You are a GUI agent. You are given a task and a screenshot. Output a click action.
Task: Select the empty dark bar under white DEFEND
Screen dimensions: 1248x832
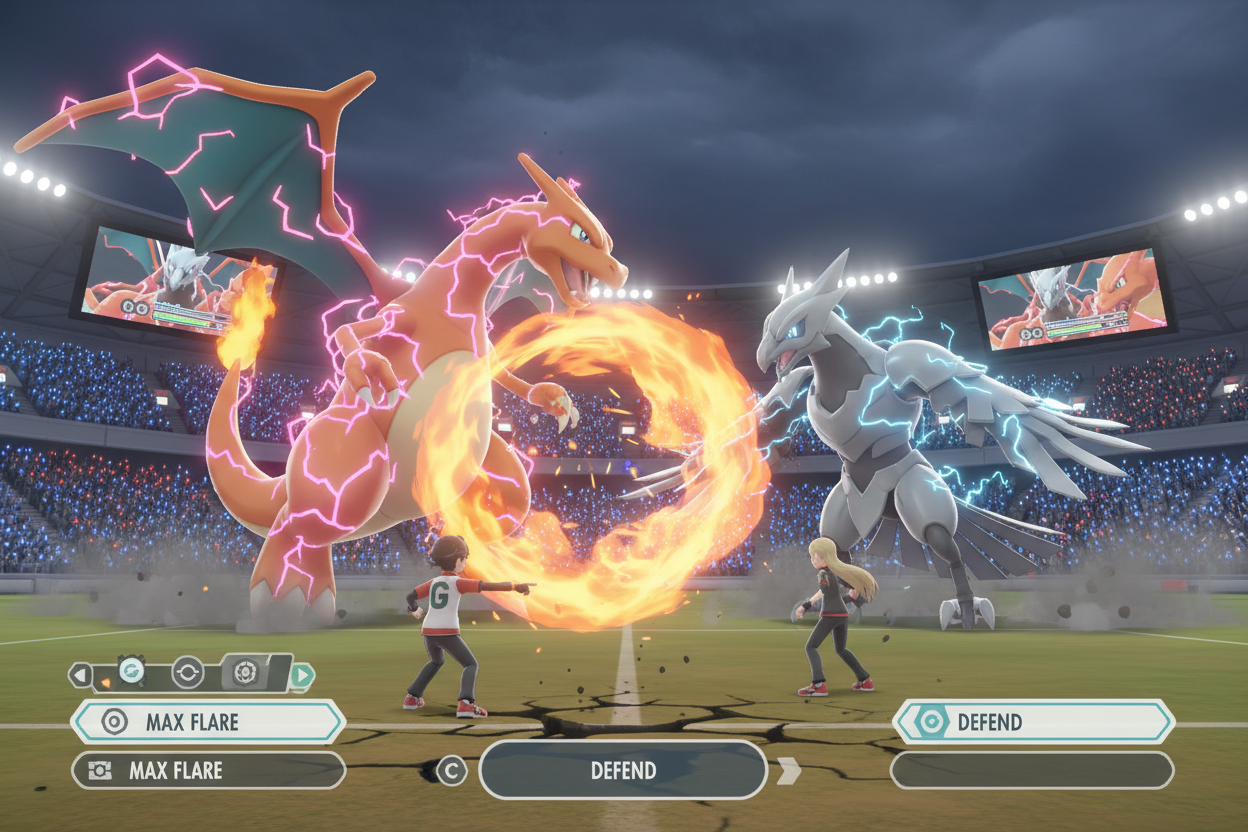coord(1031,770)
